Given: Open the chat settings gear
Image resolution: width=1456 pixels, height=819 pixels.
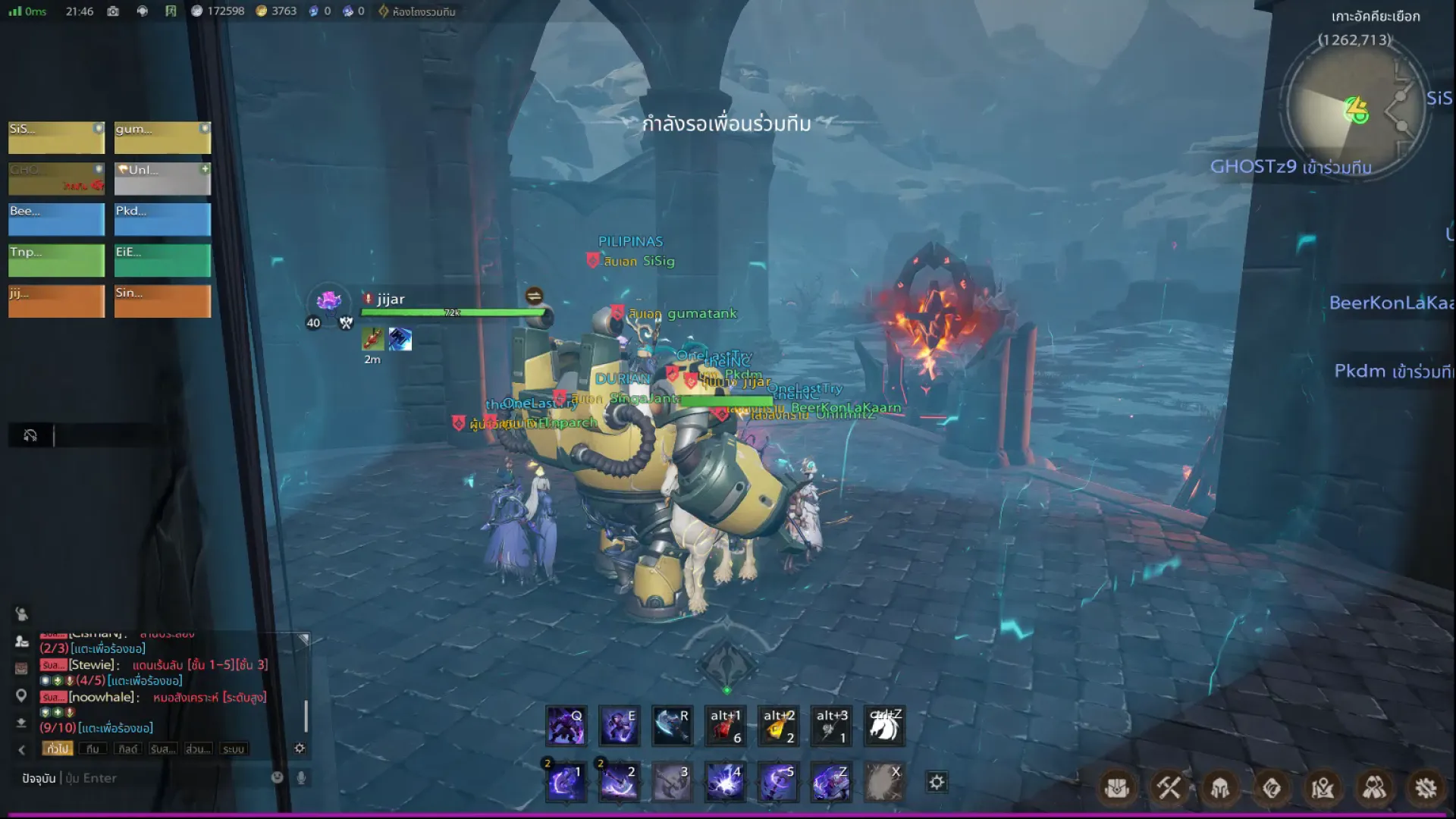Looking at the screenshot, I should click(300, 748).
